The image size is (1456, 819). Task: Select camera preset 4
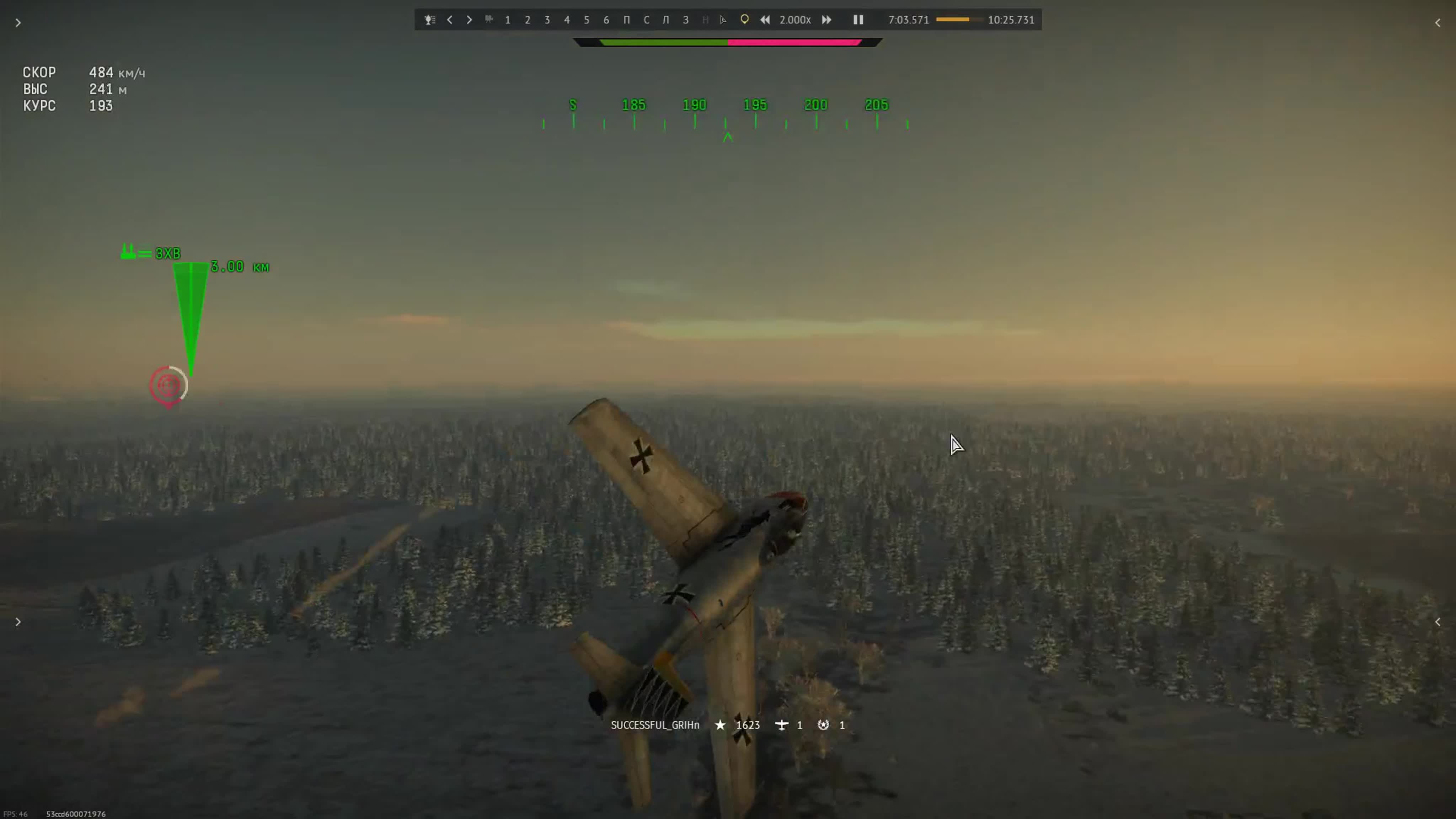[x=567, y=20]
